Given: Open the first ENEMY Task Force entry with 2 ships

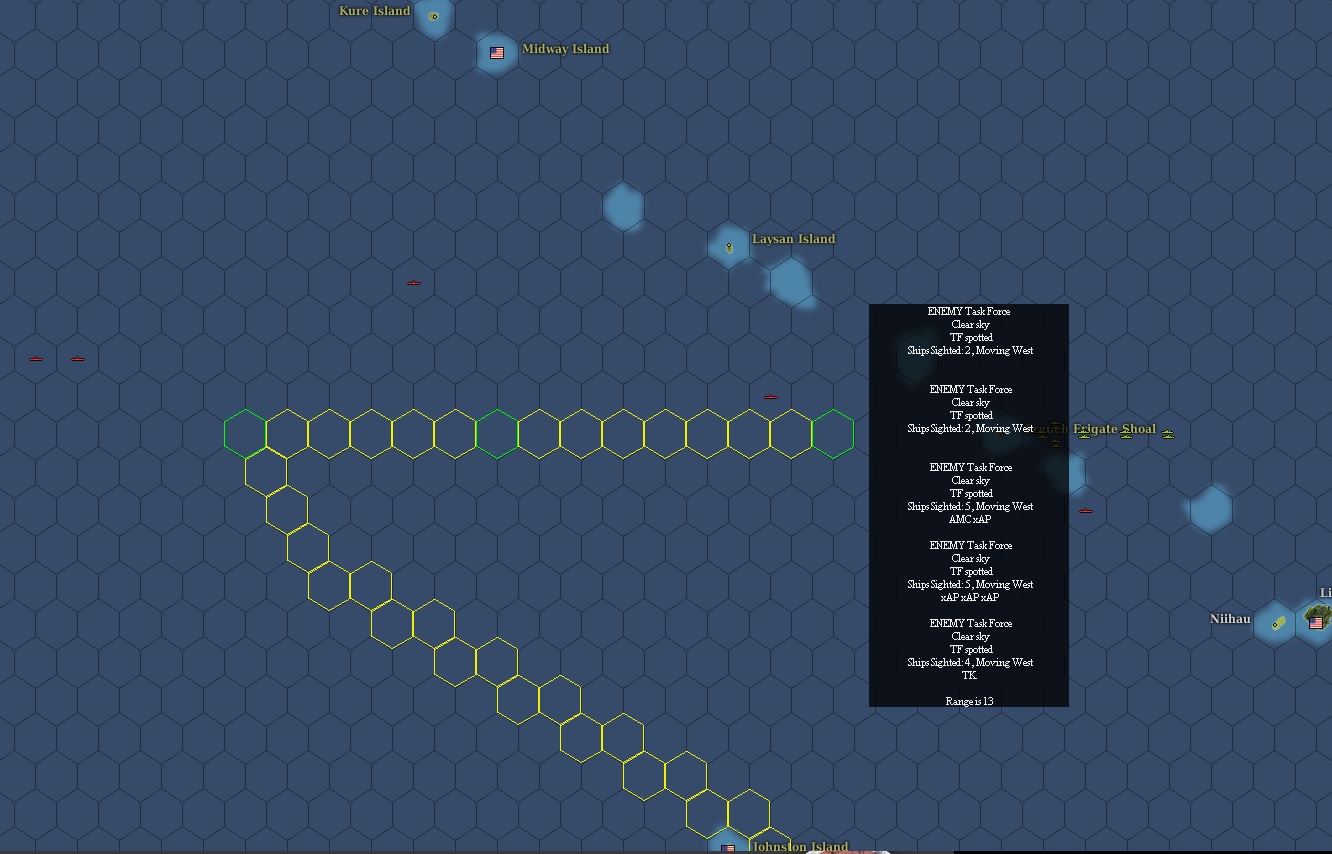Looking at the screenshot, I should (x=968, y=330).
